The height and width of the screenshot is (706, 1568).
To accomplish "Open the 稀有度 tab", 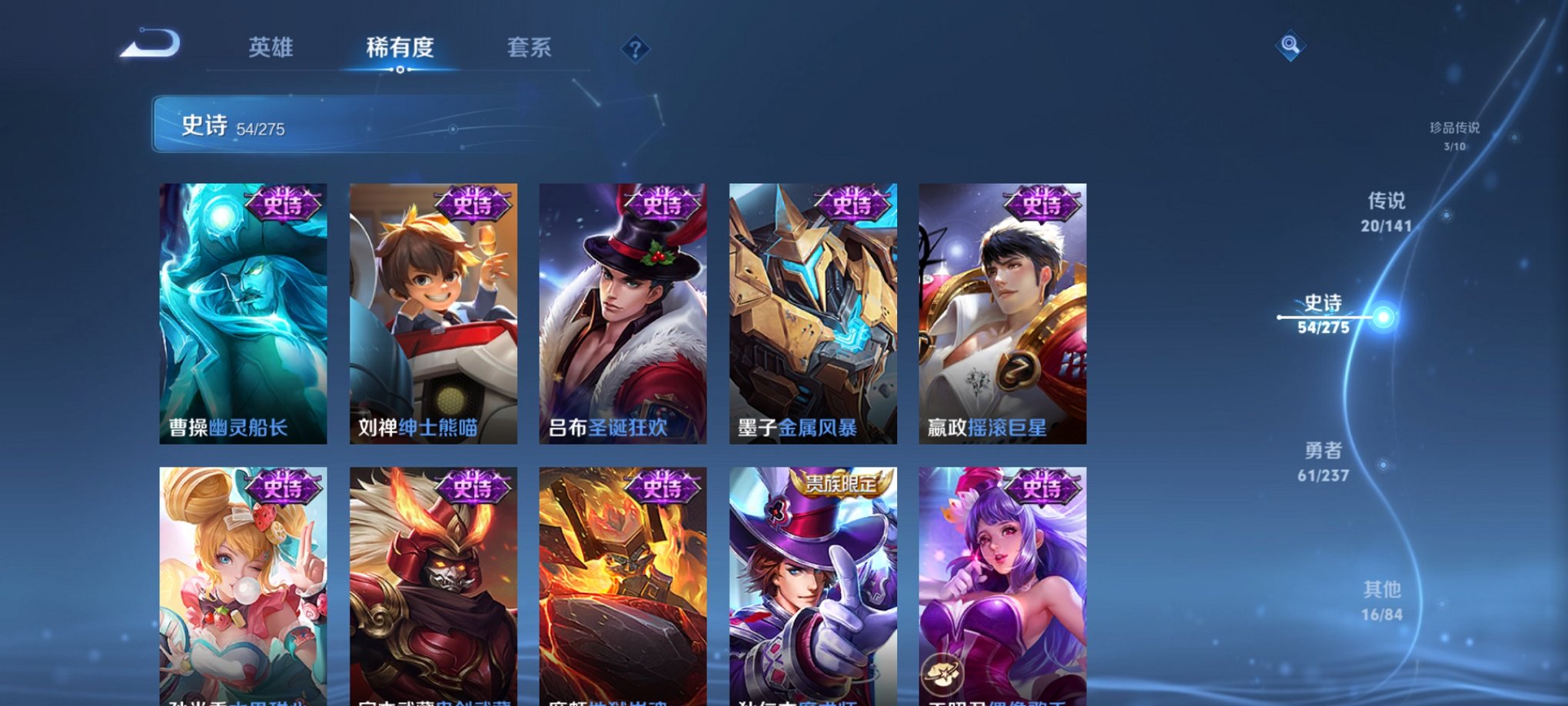I will tap(400, 48).
